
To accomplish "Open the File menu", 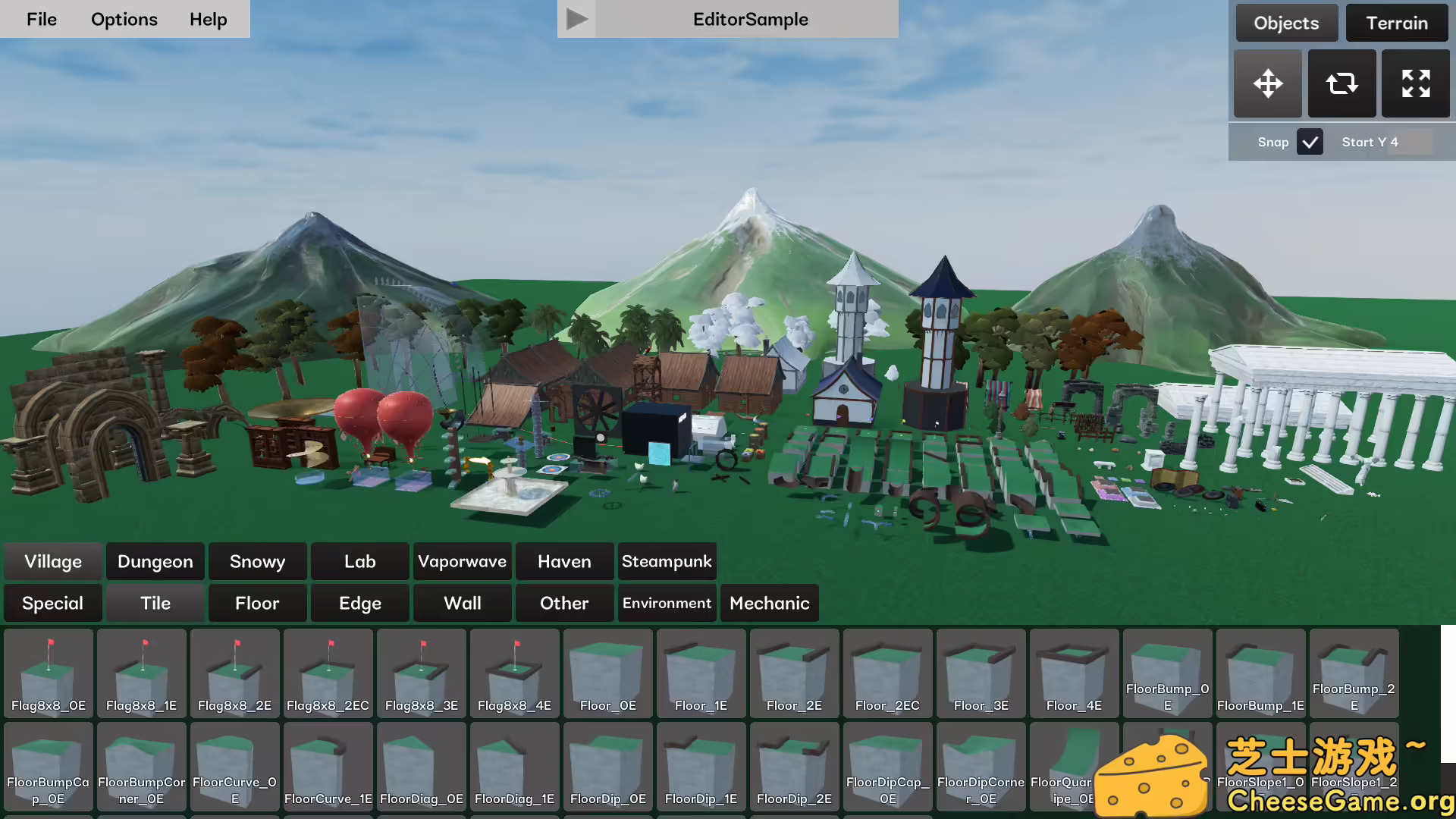I will 41,19.
